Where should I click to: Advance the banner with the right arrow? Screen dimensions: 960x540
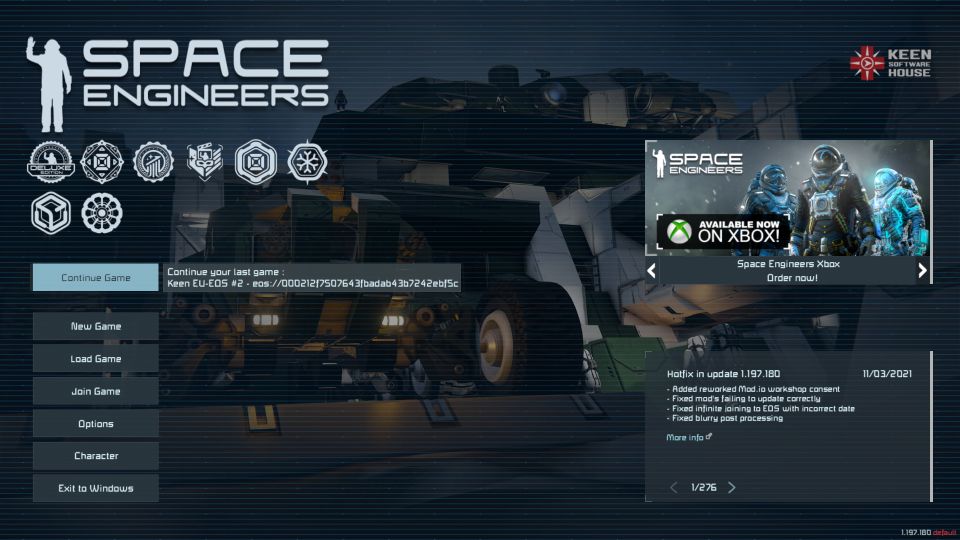[922, 270]
